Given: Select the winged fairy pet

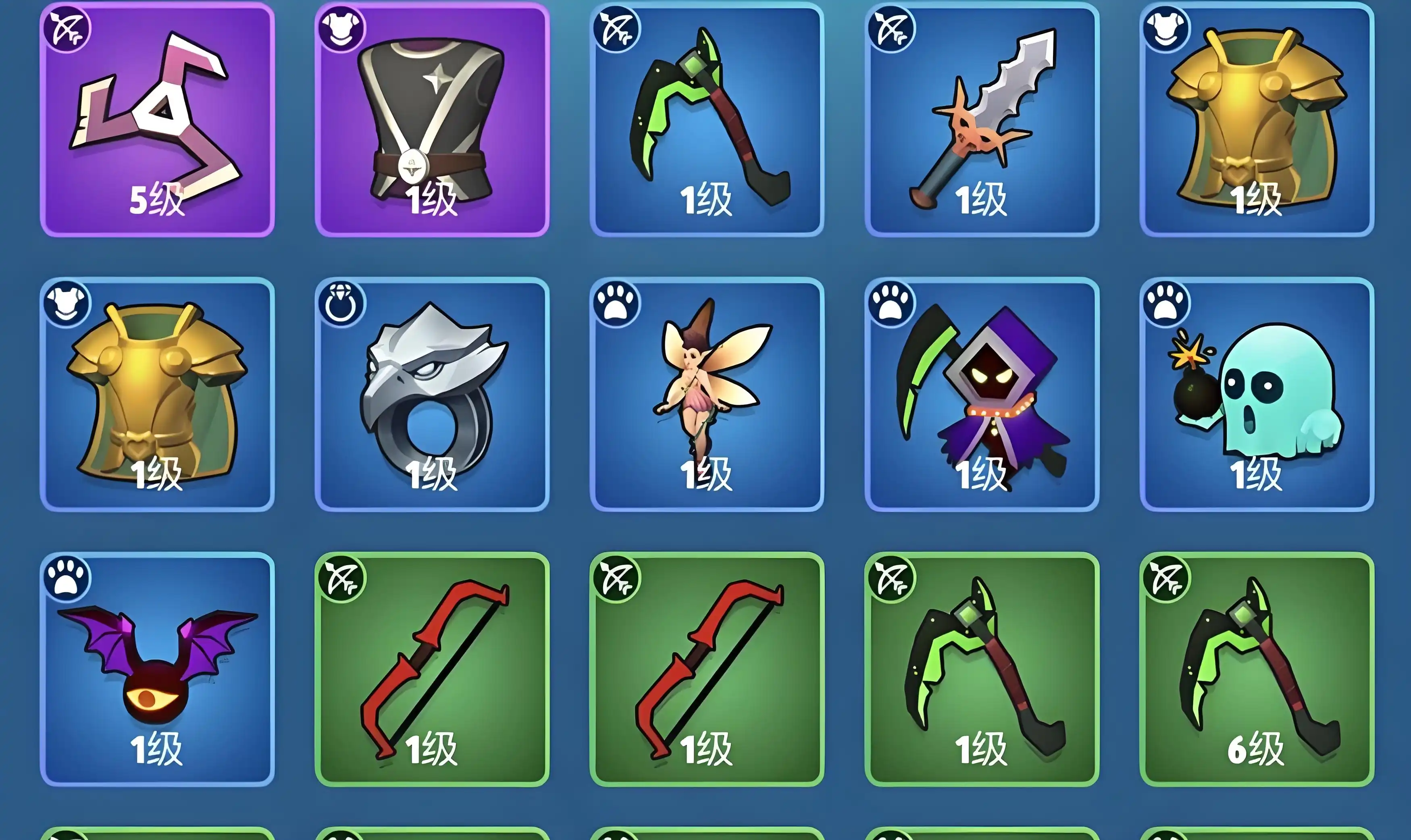Looking at the screenshot, I should (x=706, y=394).
